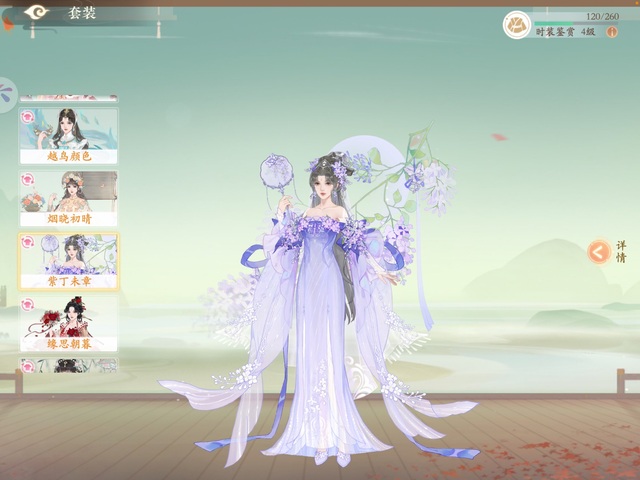Select the 紫丁未章 outfit set

click(68, 262)
